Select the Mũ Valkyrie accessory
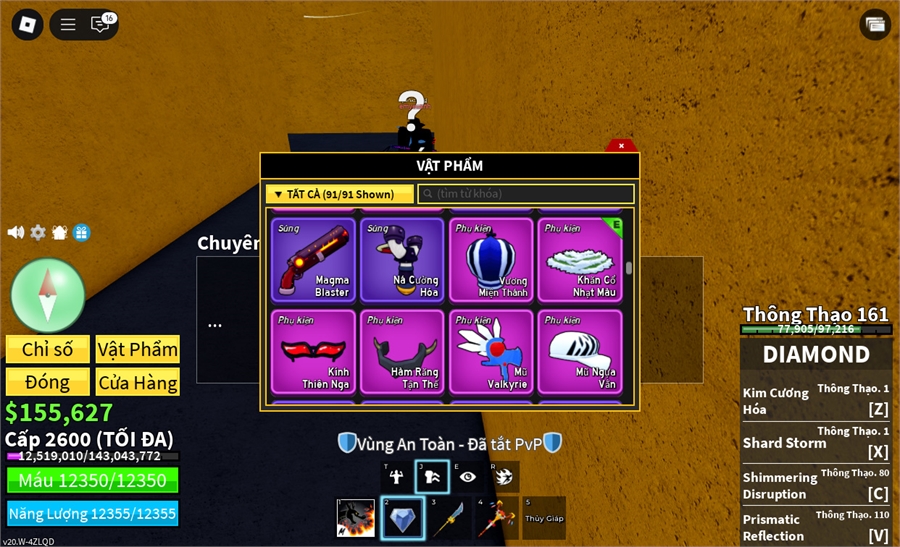Viewport: 900px width, 547px height. click(x=491, y=351)
